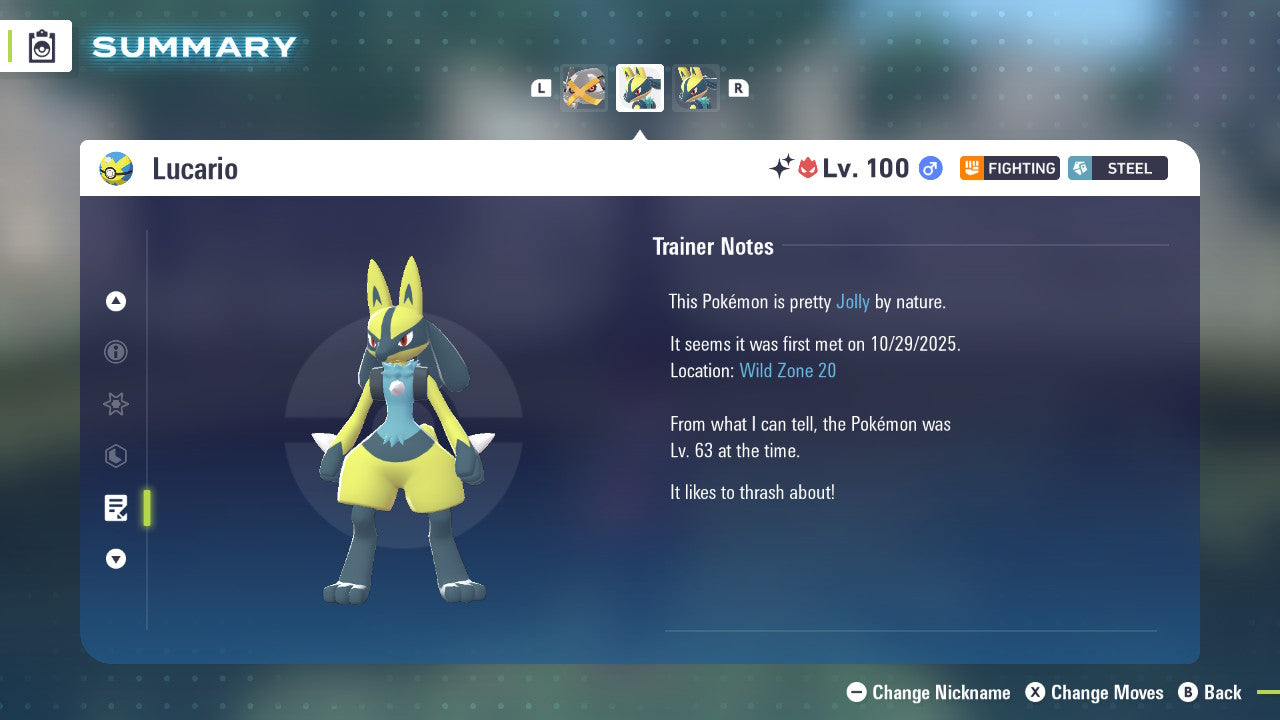Click the red Tera emblem beside Lv. 100
Screen dimensions: 1280x720
click(x=809, y=168)
